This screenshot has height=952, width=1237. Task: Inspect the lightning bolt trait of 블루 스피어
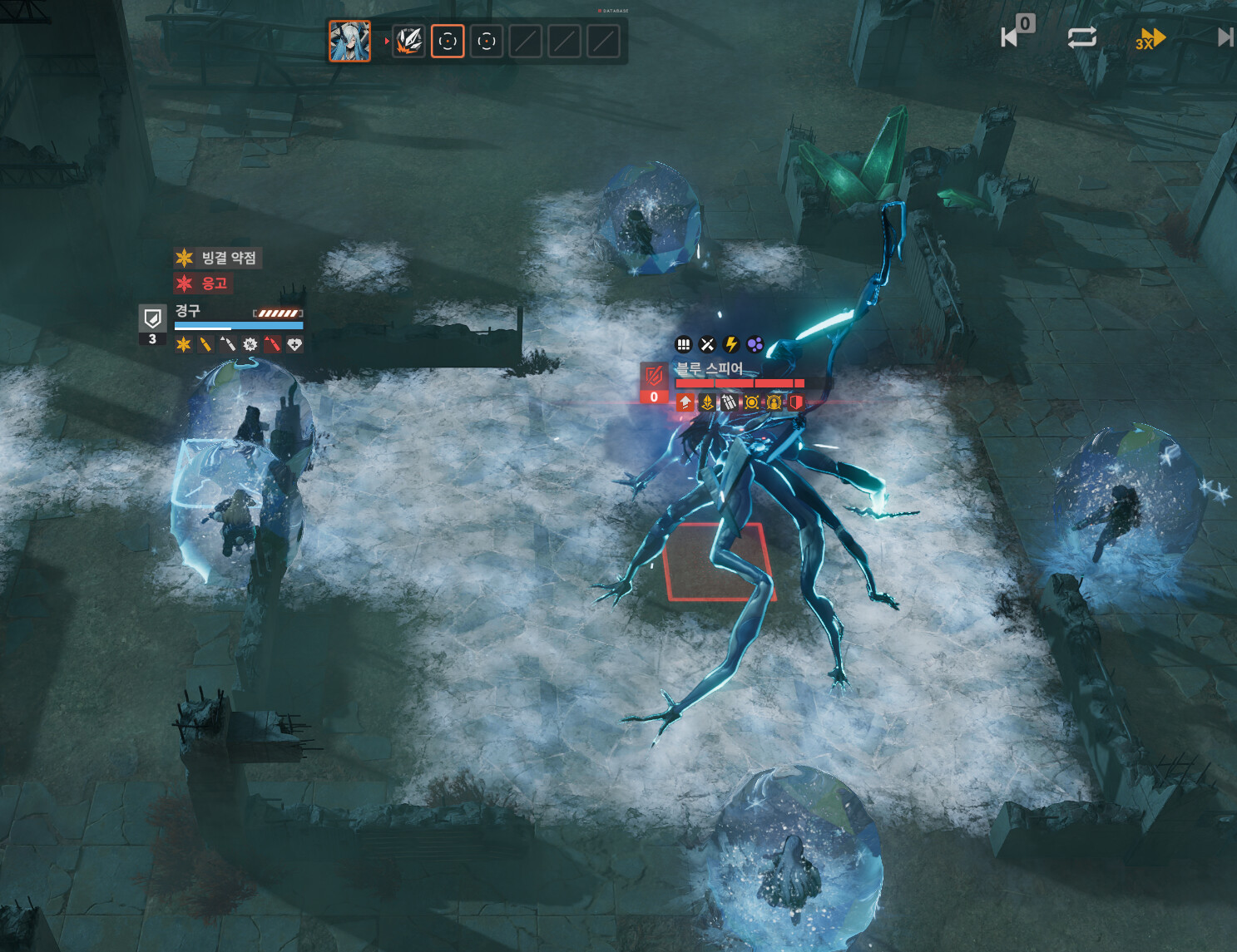(731, 344)
